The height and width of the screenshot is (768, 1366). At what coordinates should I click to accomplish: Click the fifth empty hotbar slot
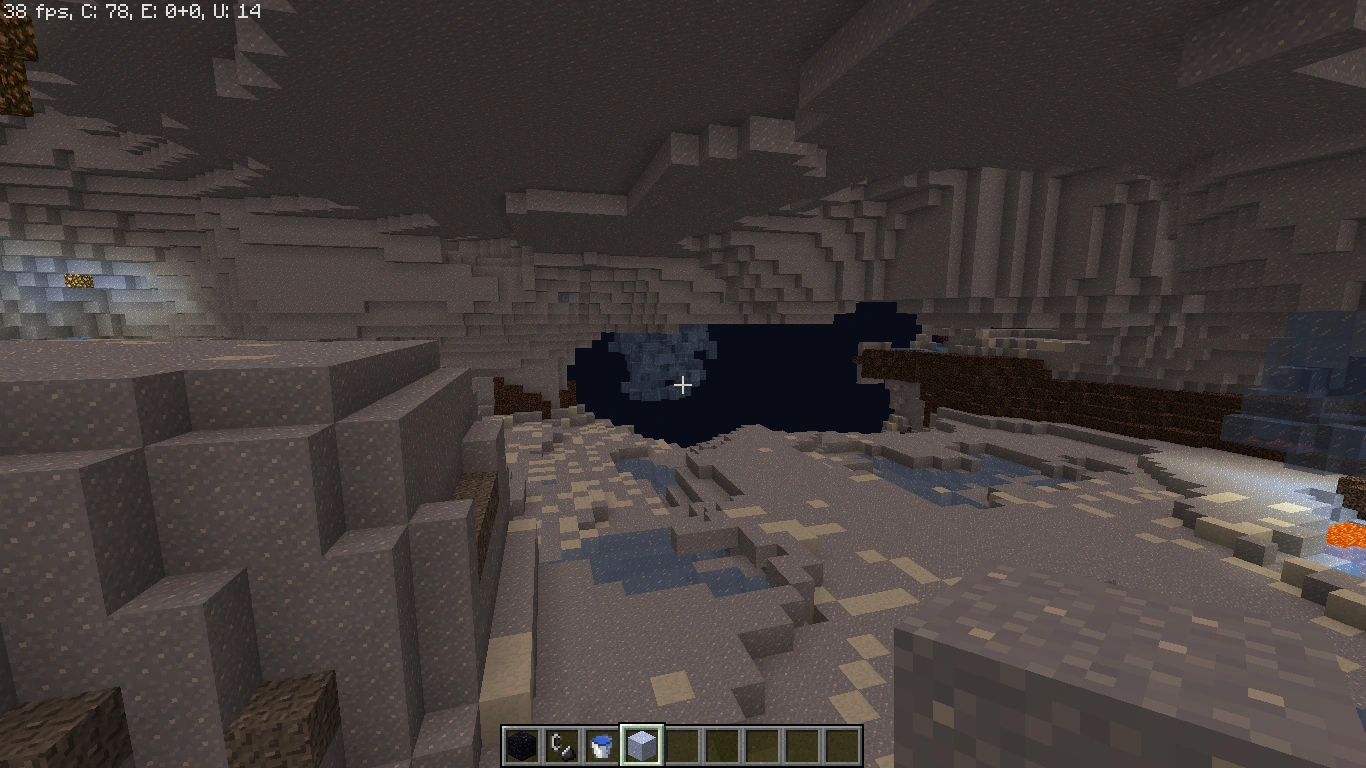[x=684, y=744]
